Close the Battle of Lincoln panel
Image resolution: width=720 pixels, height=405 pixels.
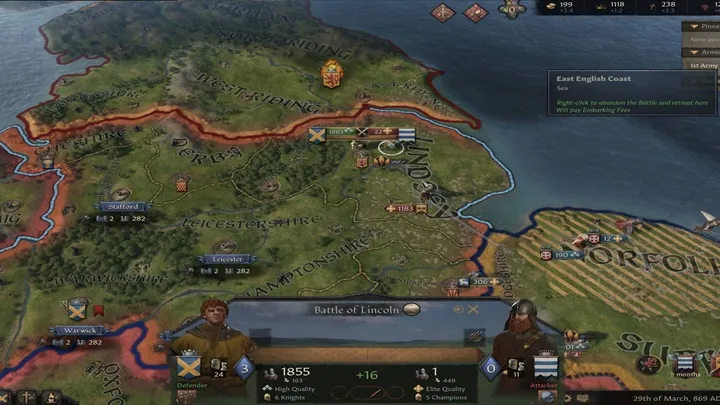(474, 310)
